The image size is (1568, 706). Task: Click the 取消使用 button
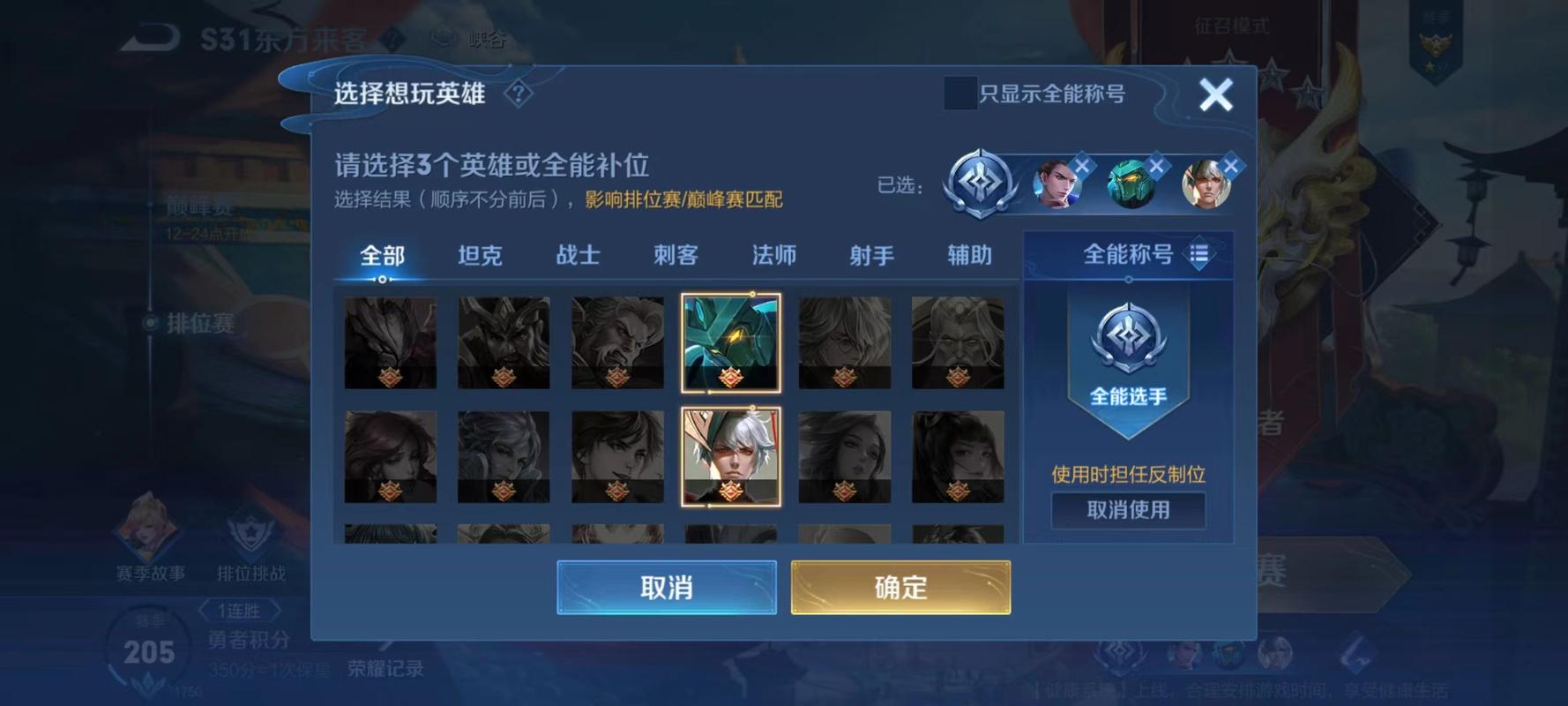coord(1128,511)
